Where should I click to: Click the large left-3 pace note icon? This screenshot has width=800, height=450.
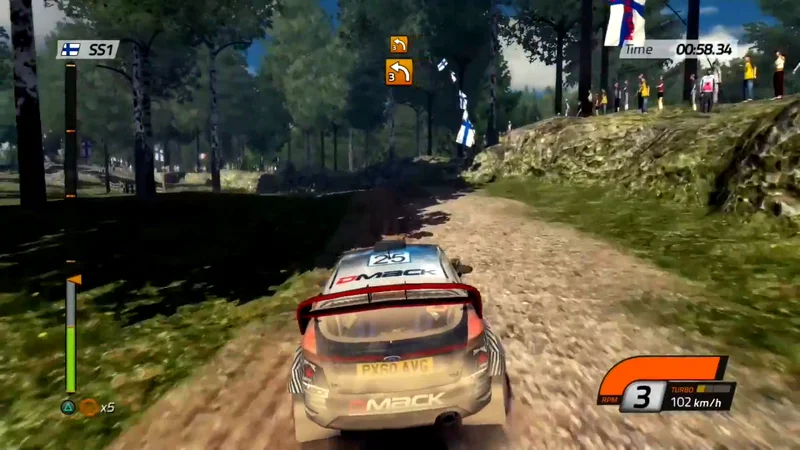click(399, 72)
